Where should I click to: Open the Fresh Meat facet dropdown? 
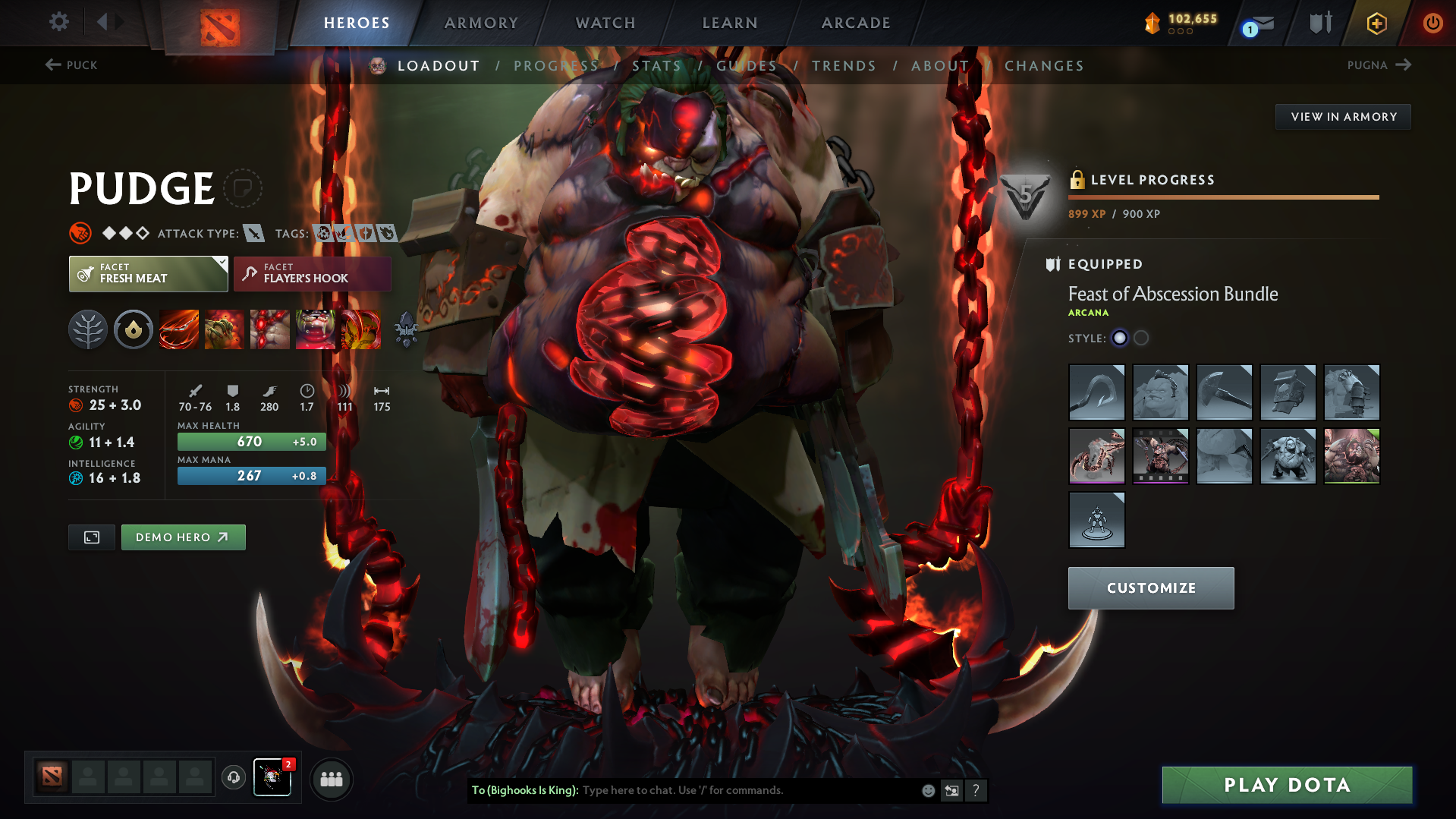coord(148,273)
